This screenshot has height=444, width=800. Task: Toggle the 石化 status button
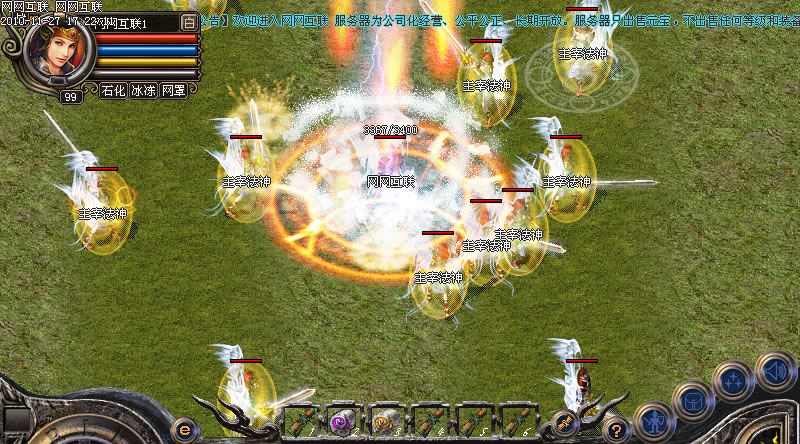[x=113, y=90]
